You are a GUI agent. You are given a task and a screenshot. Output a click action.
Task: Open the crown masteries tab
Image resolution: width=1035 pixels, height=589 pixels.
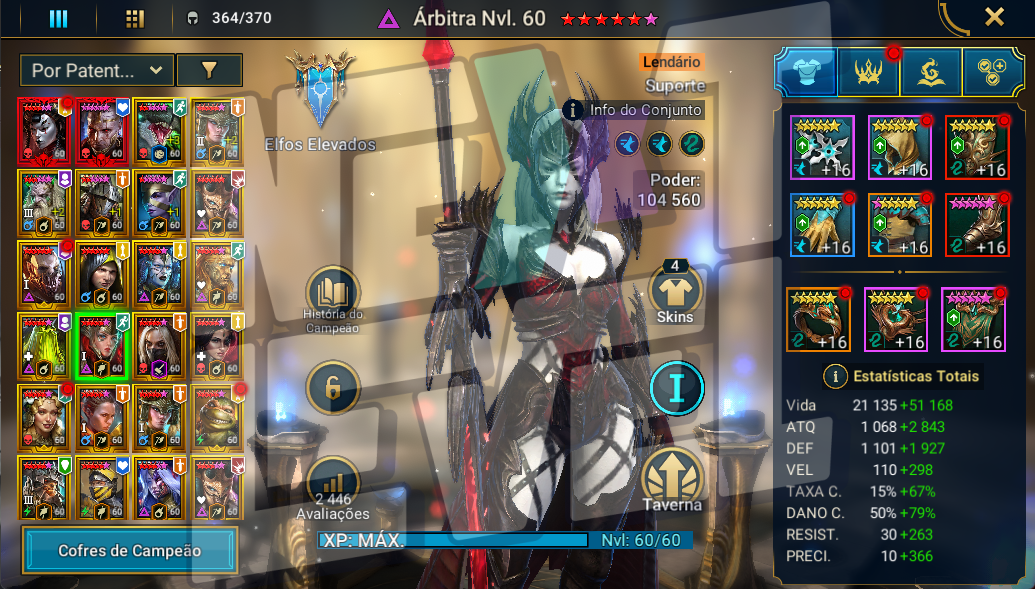coord(867,72)
